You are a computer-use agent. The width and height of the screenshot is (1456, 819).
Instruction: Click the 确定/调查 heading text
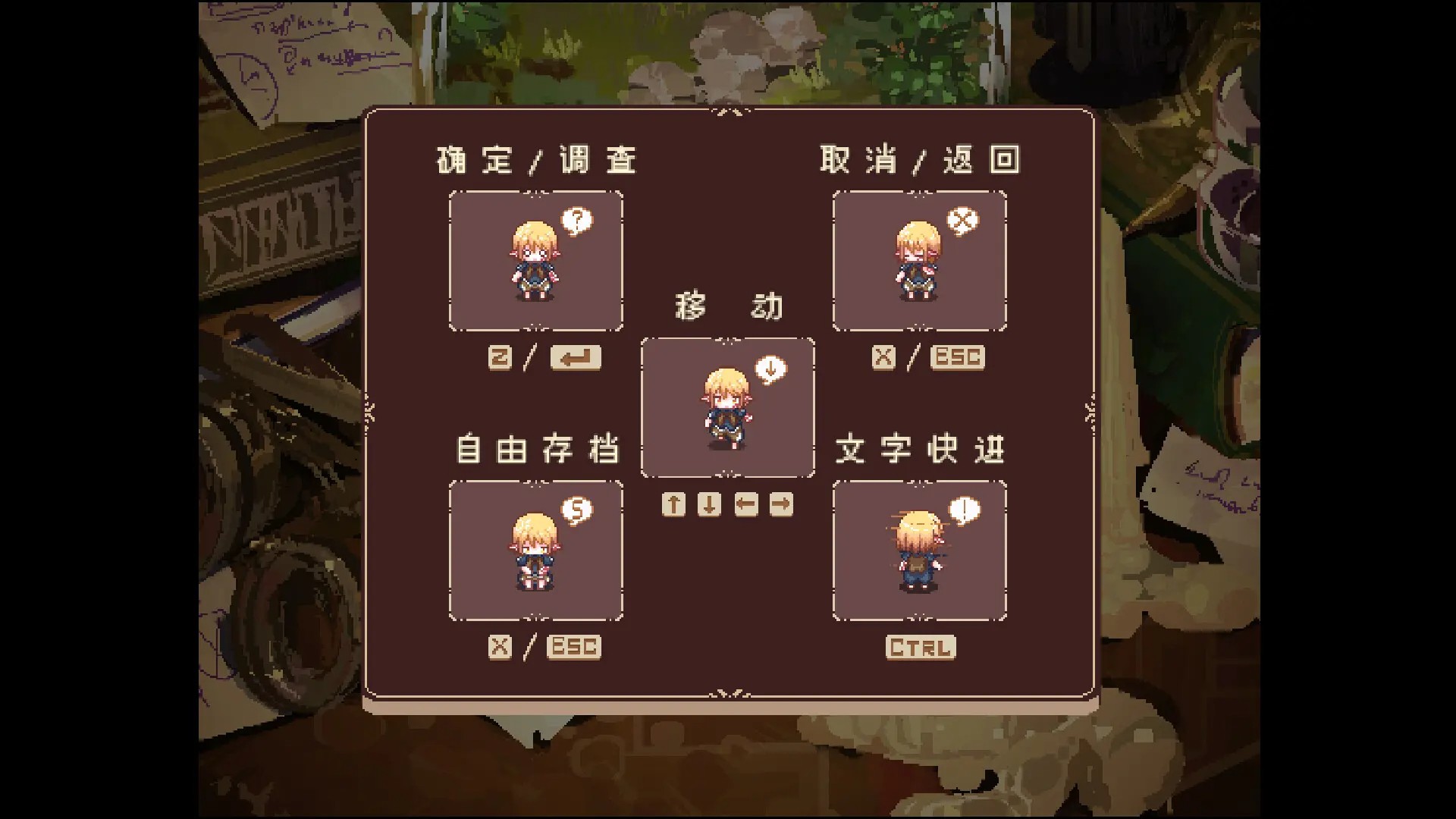click(x=535, y=158)
